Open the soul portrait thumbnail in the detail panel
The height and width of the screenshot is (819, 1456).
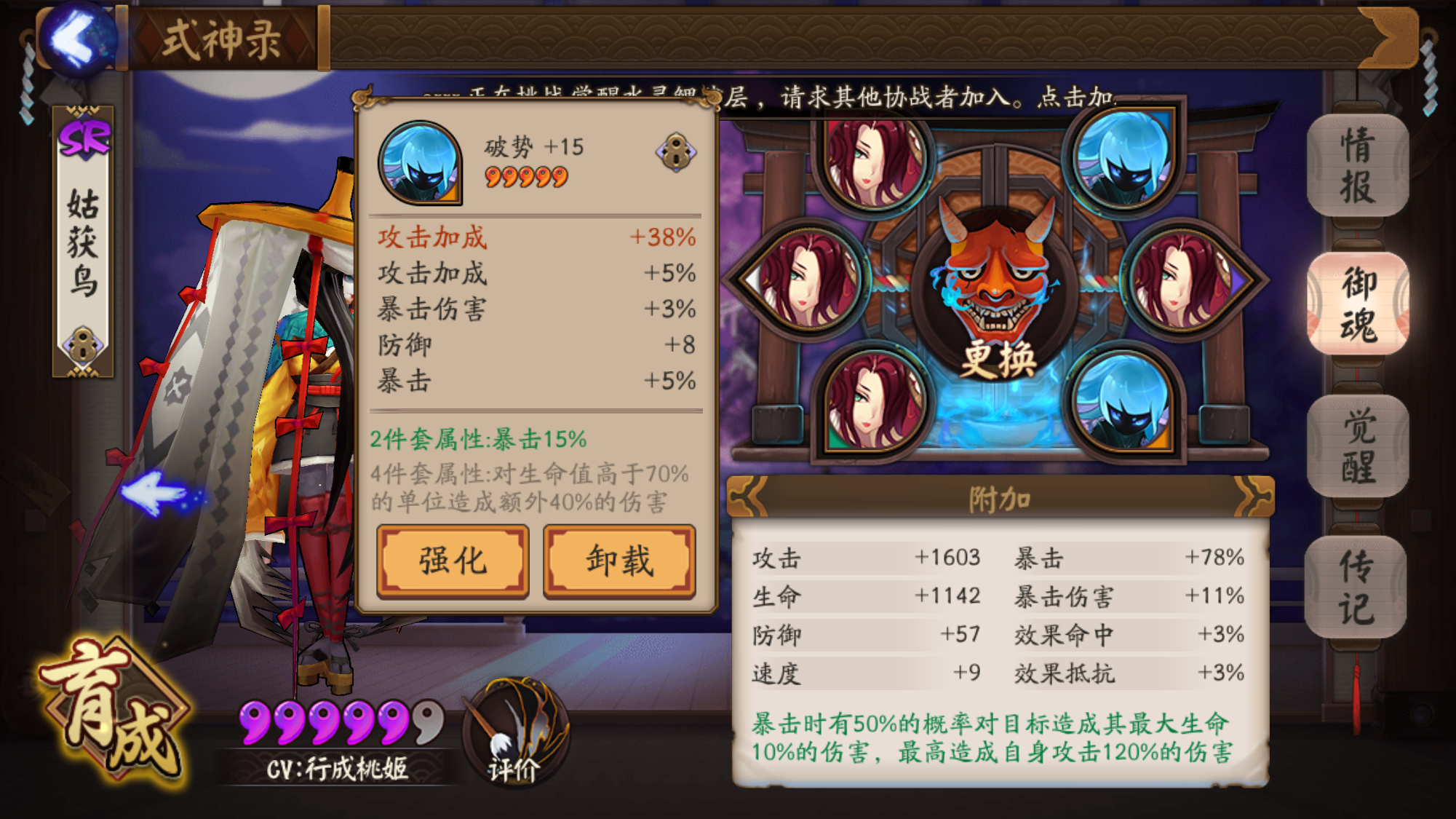pos(418,164)
